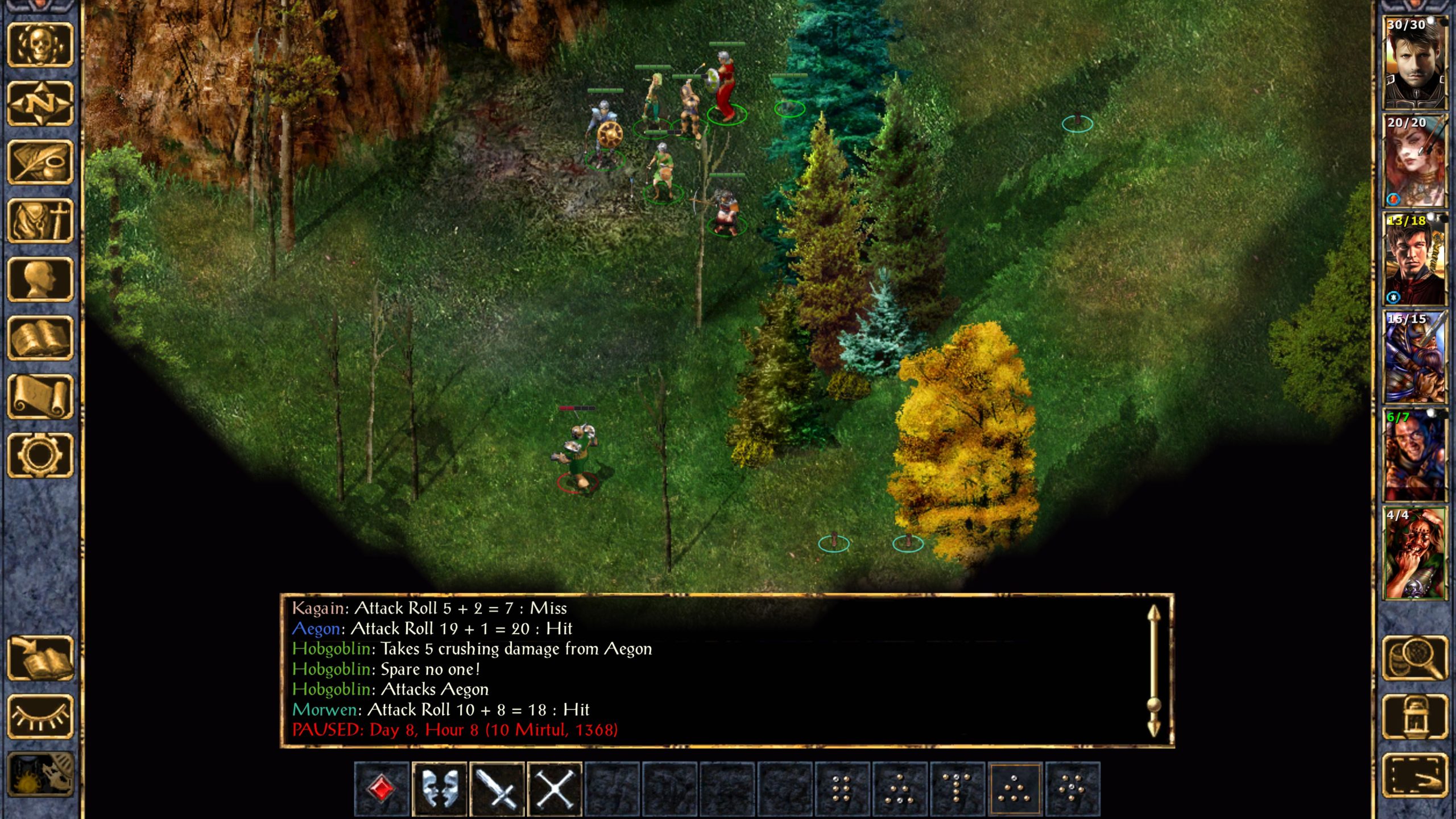
Task: Open the options gear button
Action: coord(40,455)
